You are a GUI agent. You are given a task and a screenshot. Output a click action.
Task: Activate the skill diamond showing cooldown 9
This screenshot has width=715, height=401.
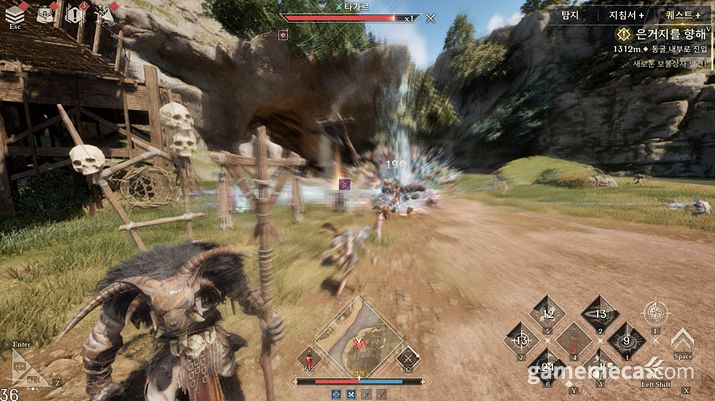pyautogui.click(x=626, y=340)
